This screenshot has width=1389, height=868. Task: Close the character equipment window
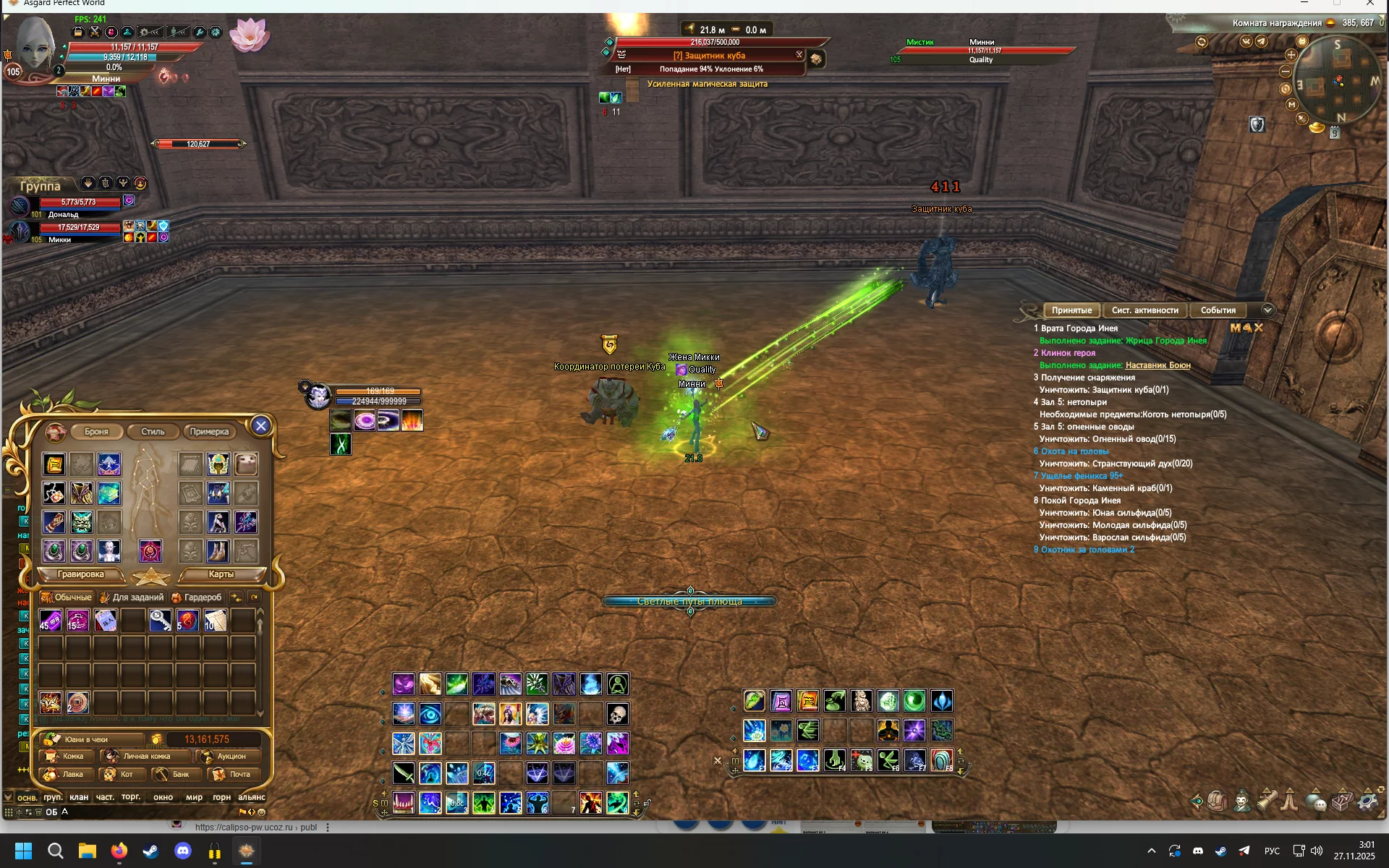(x=261, y=426)
